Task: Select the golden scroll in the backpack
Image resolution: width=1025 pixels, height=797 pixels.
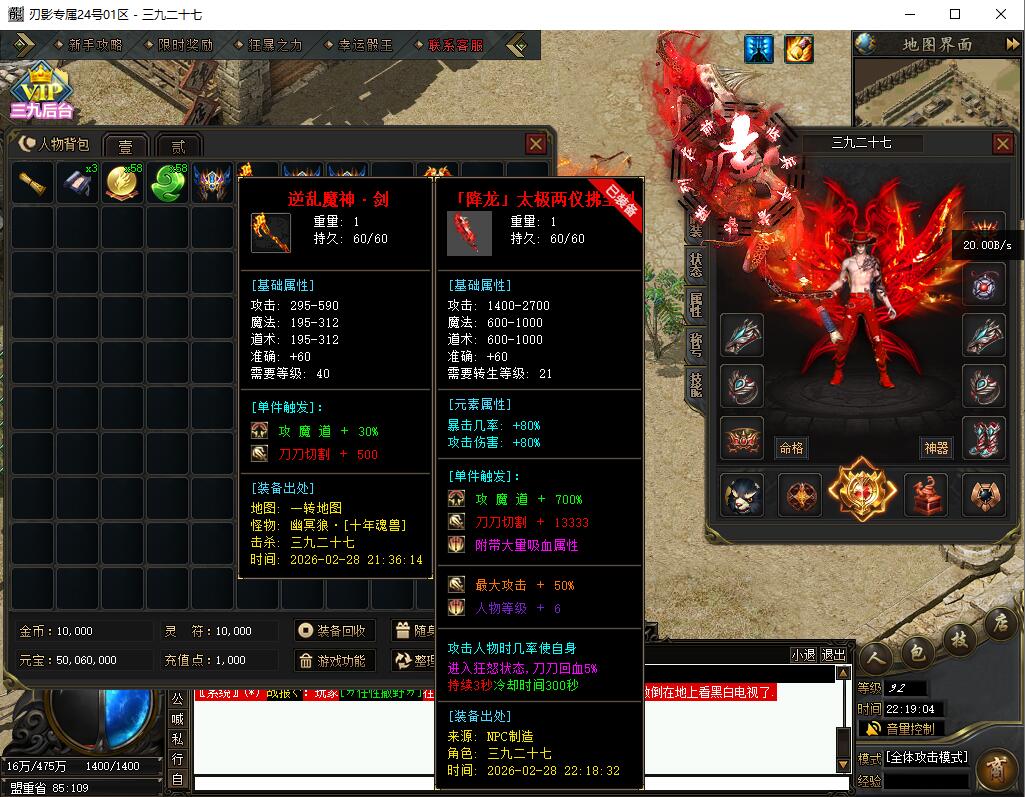Action: [33, 184]
